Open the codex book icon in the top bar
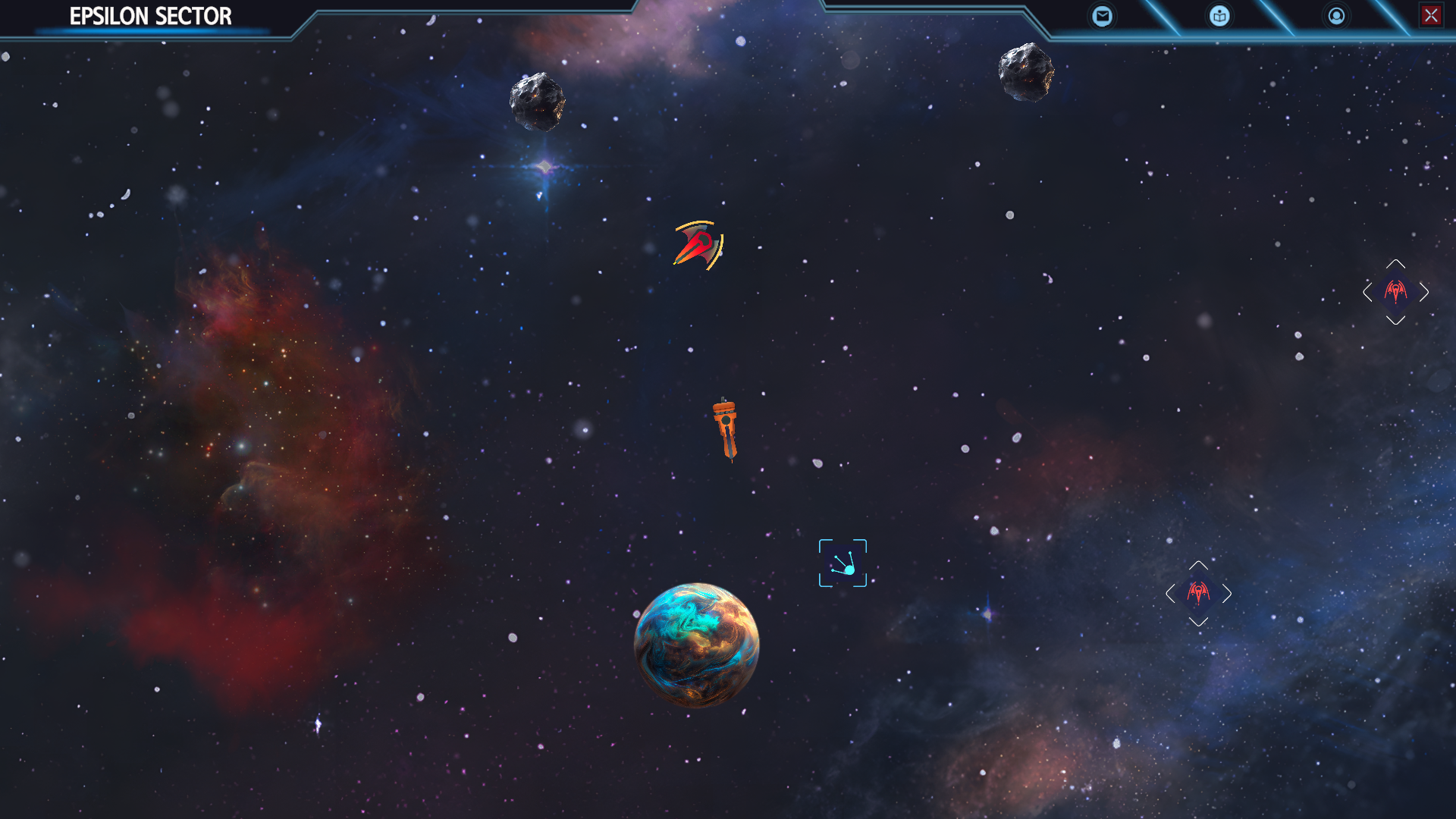Screen dimensions: 1456x819 (1219, 15)
